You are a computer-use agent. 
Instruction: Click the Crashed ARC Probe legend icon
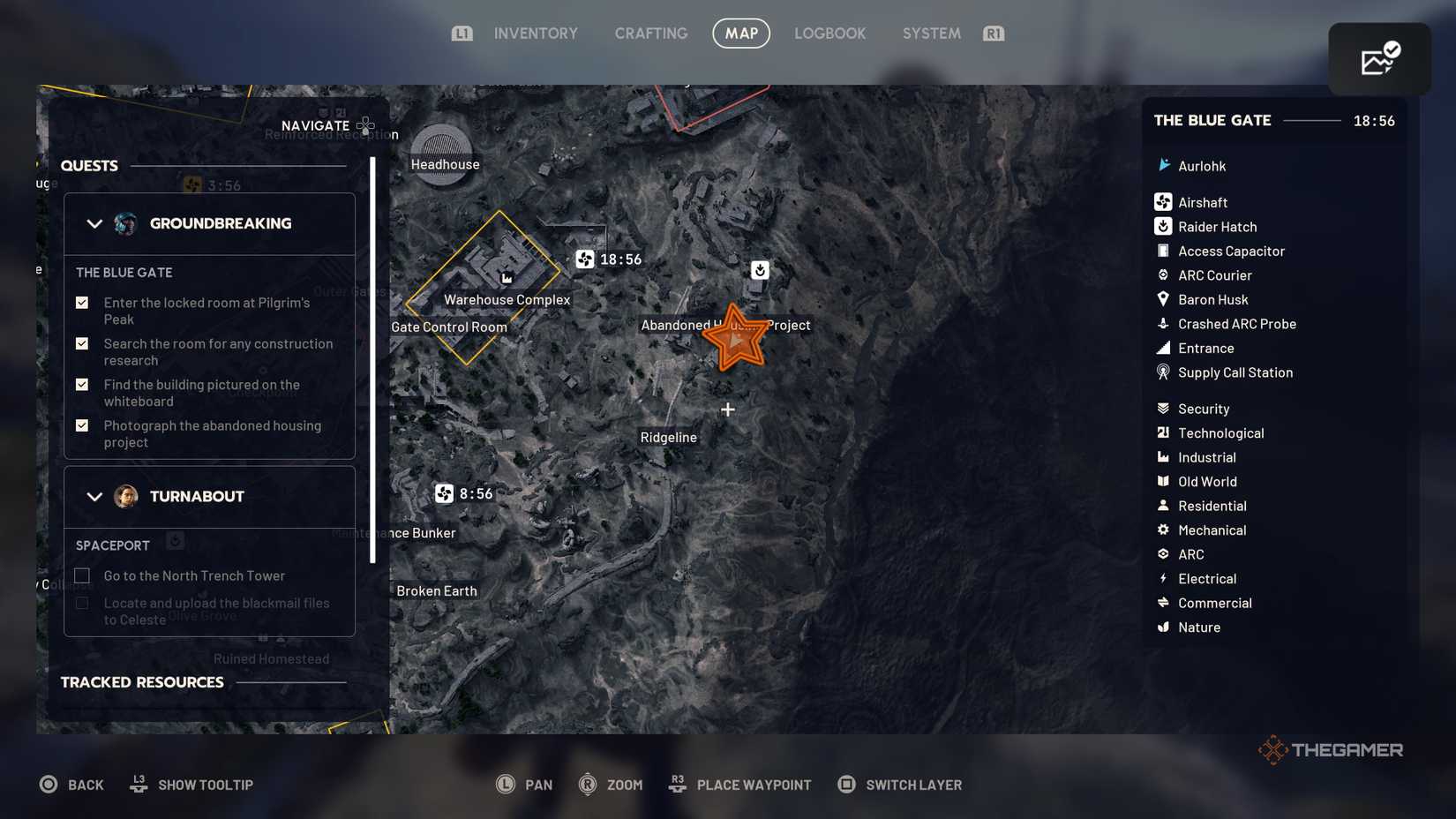click(x=1161, y=324)
